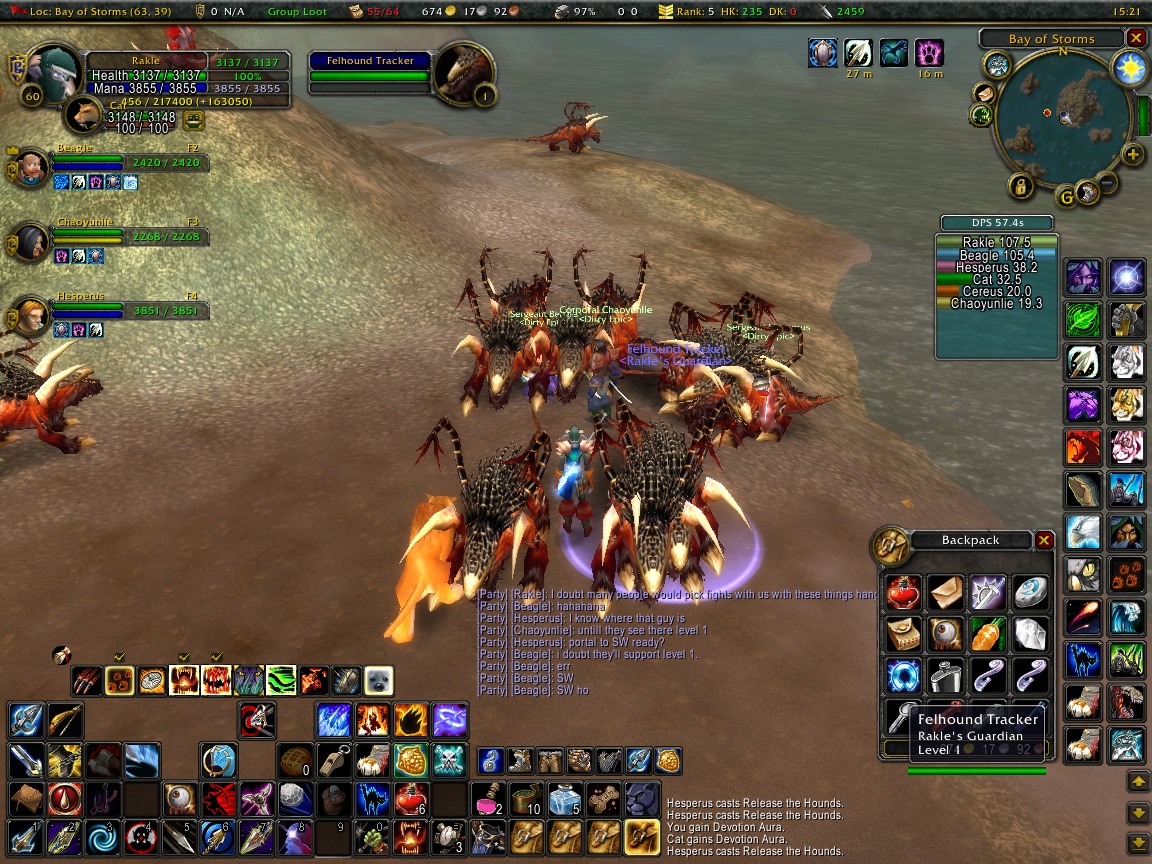Click the Felhound Tracker target frame

(x=370, y=68)
